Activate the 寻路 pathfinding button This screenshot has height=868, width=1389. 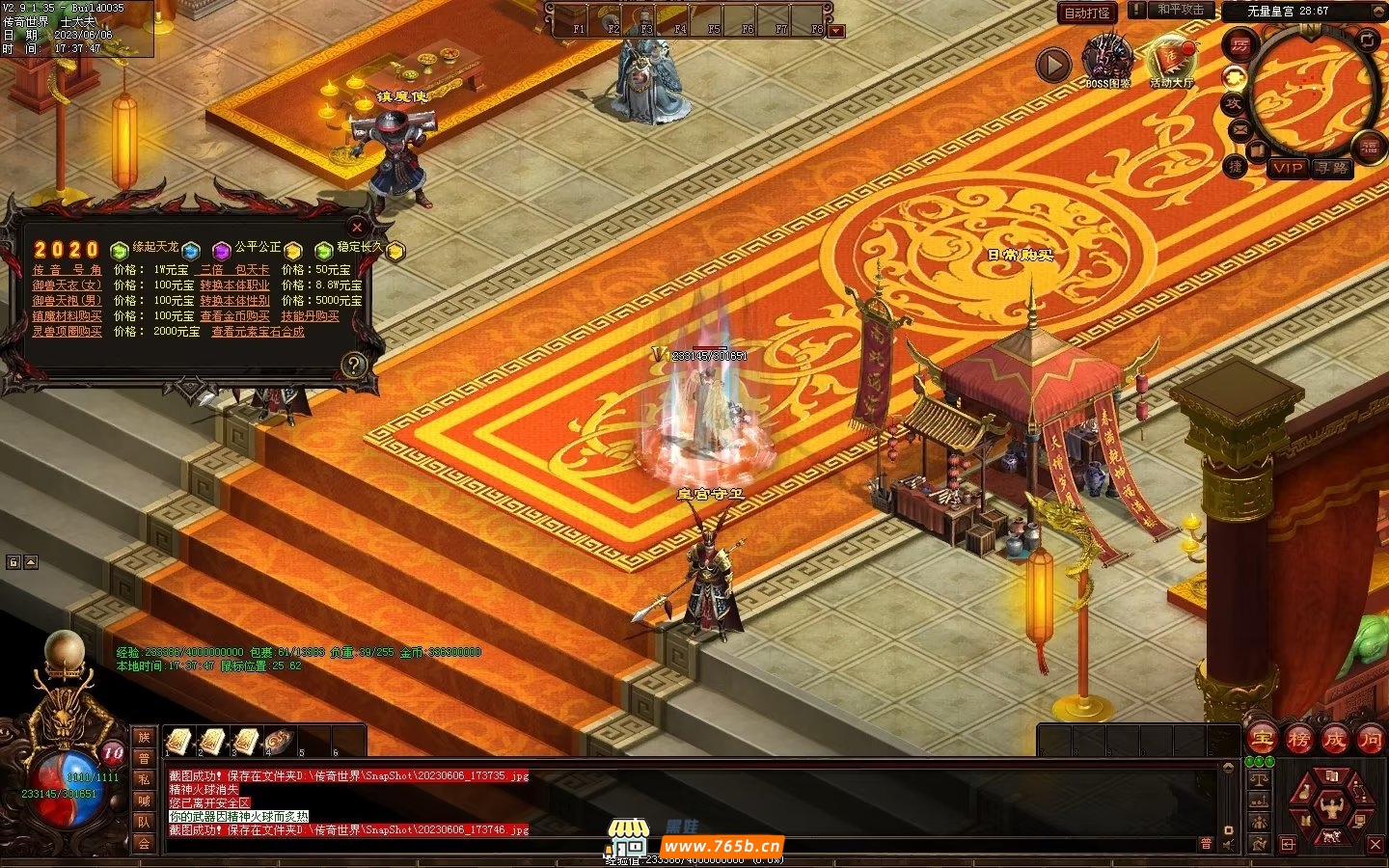click(x=1332, y=168)
